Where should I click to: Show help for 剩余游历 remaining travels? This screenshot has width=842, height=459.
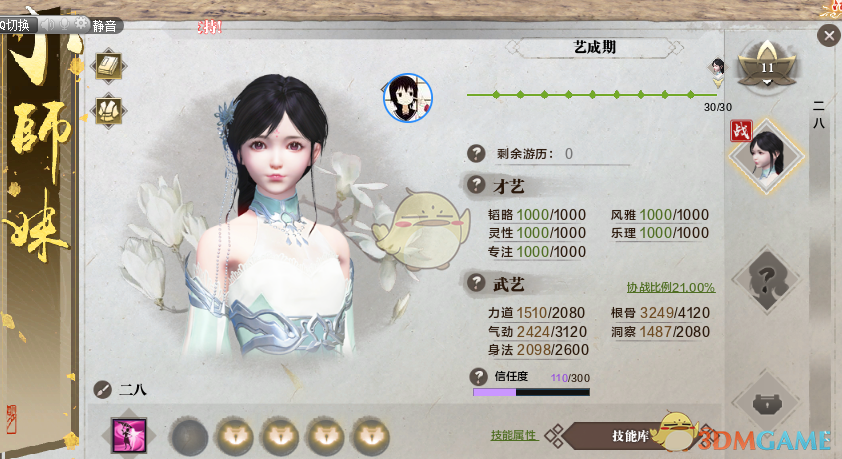point(477,153)
